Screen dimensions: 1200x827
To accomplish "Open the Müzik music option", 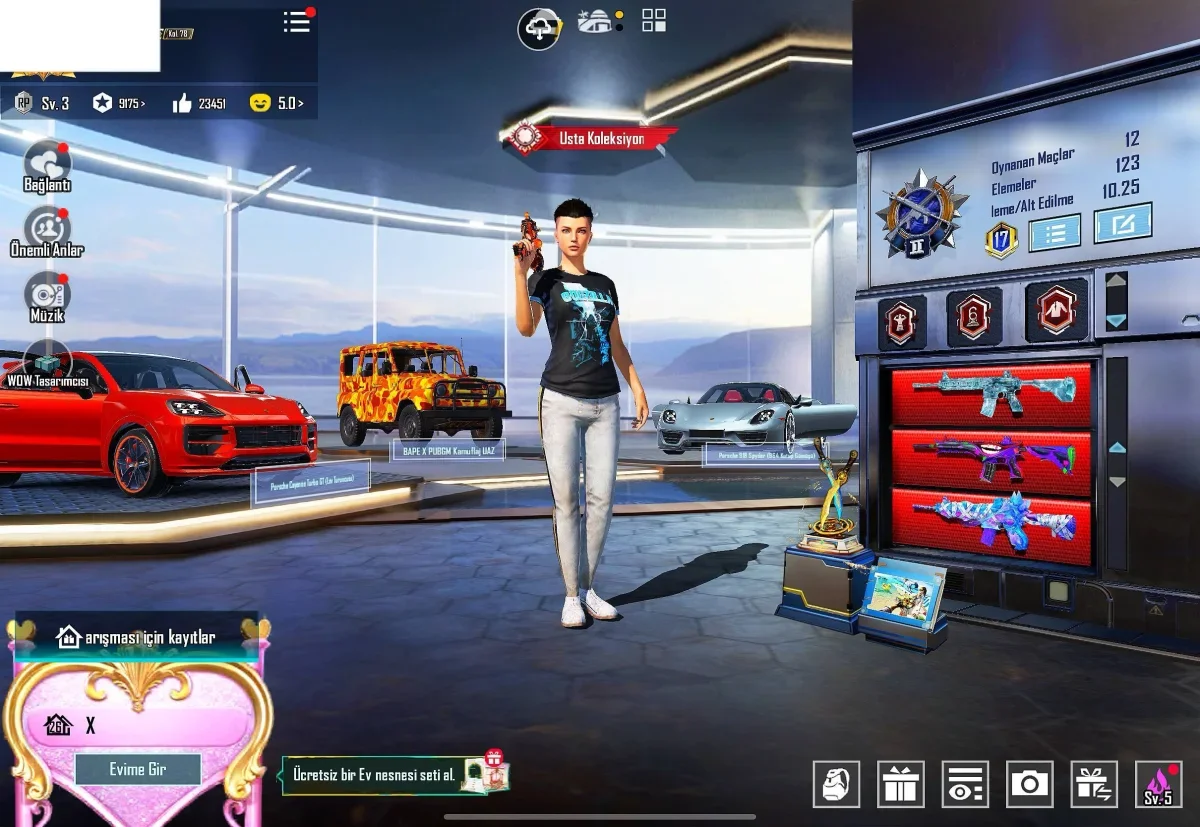I will point(47,297).
